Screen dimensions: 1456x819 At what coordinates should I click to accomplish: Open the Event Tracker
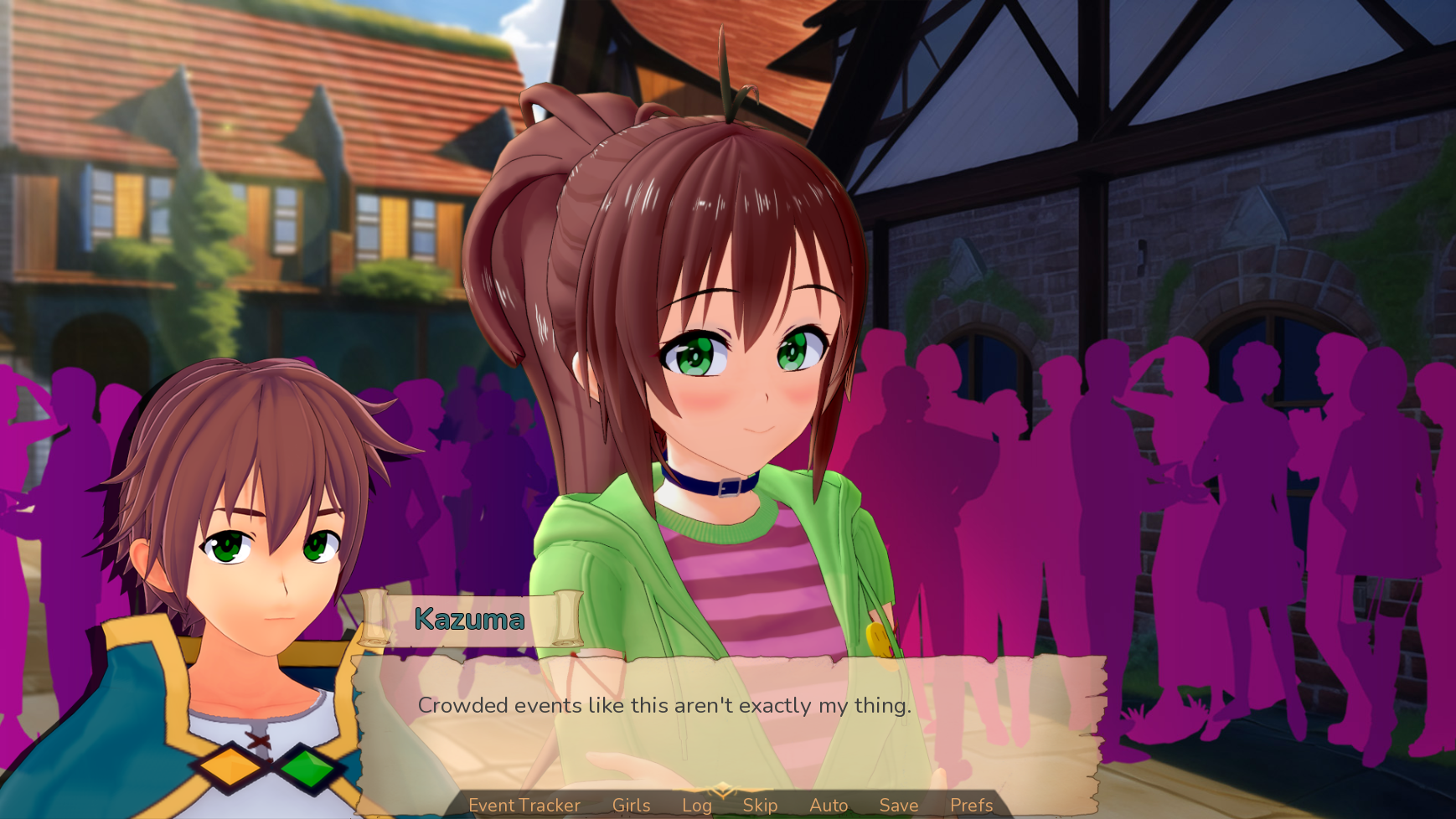pyautogui.click(x=524, y=805)
